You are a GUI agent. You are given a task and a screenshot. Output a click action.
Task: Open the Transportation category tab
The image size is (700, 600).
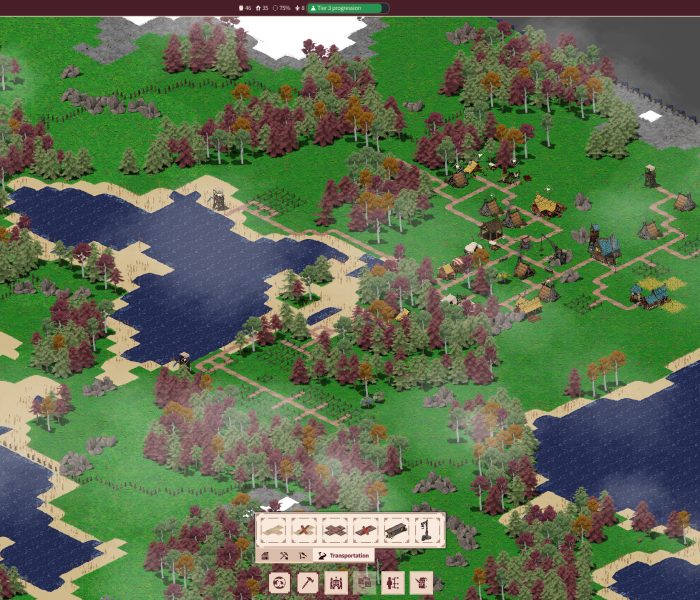tap(344, 555)
